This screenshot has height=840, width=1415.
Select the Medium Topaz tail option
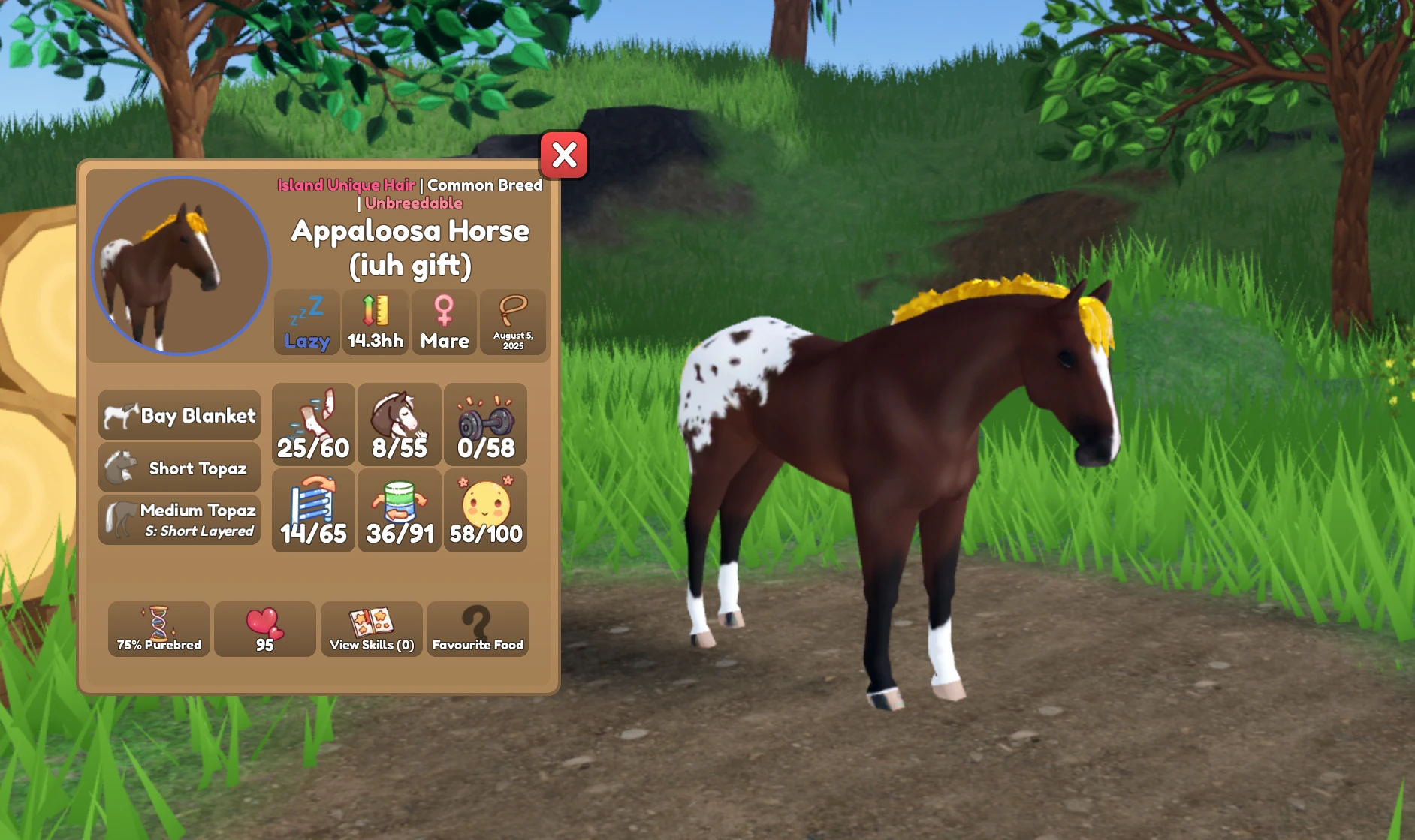(179, 518)
